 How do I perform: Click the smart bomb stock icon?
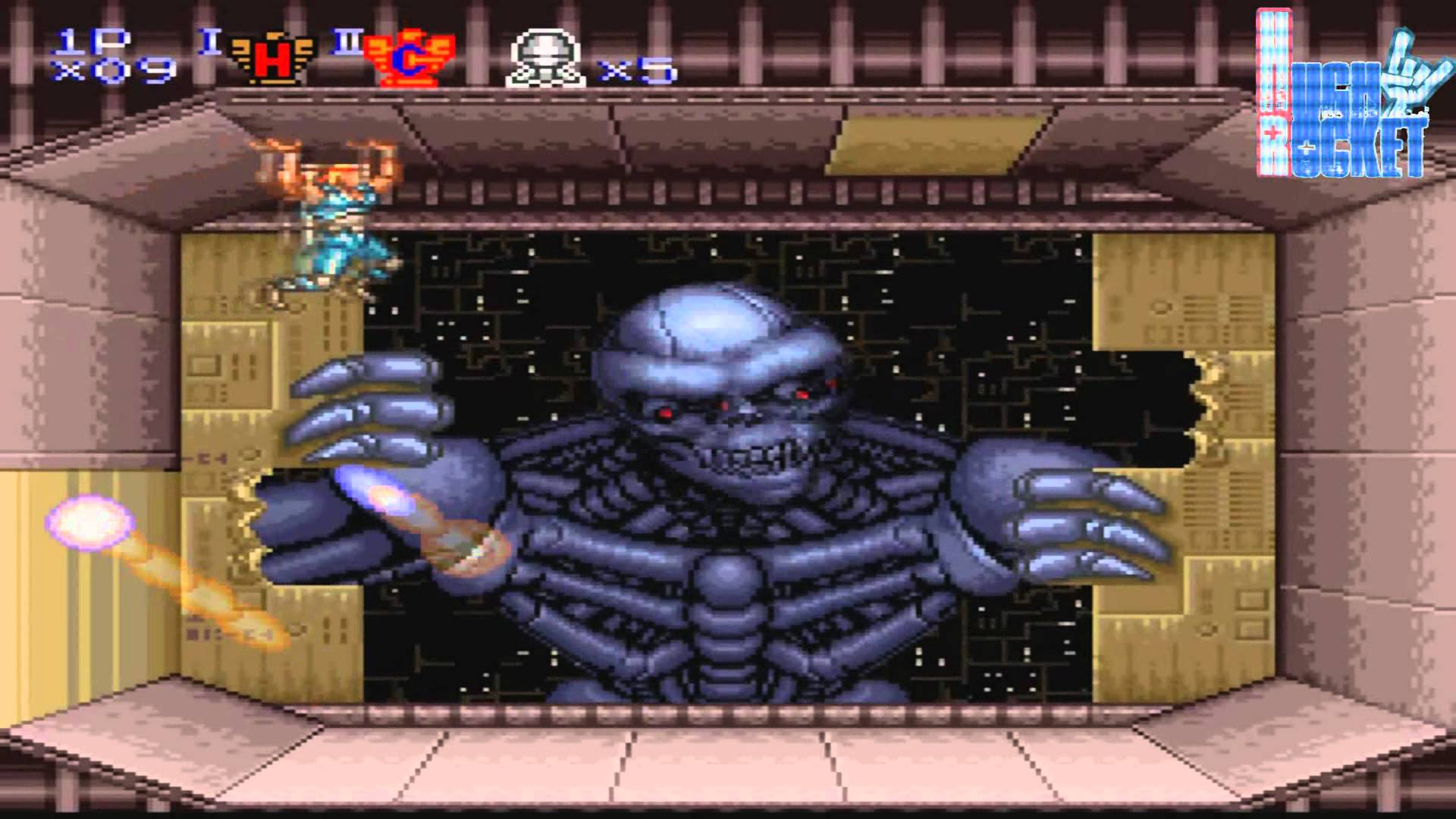545,59
